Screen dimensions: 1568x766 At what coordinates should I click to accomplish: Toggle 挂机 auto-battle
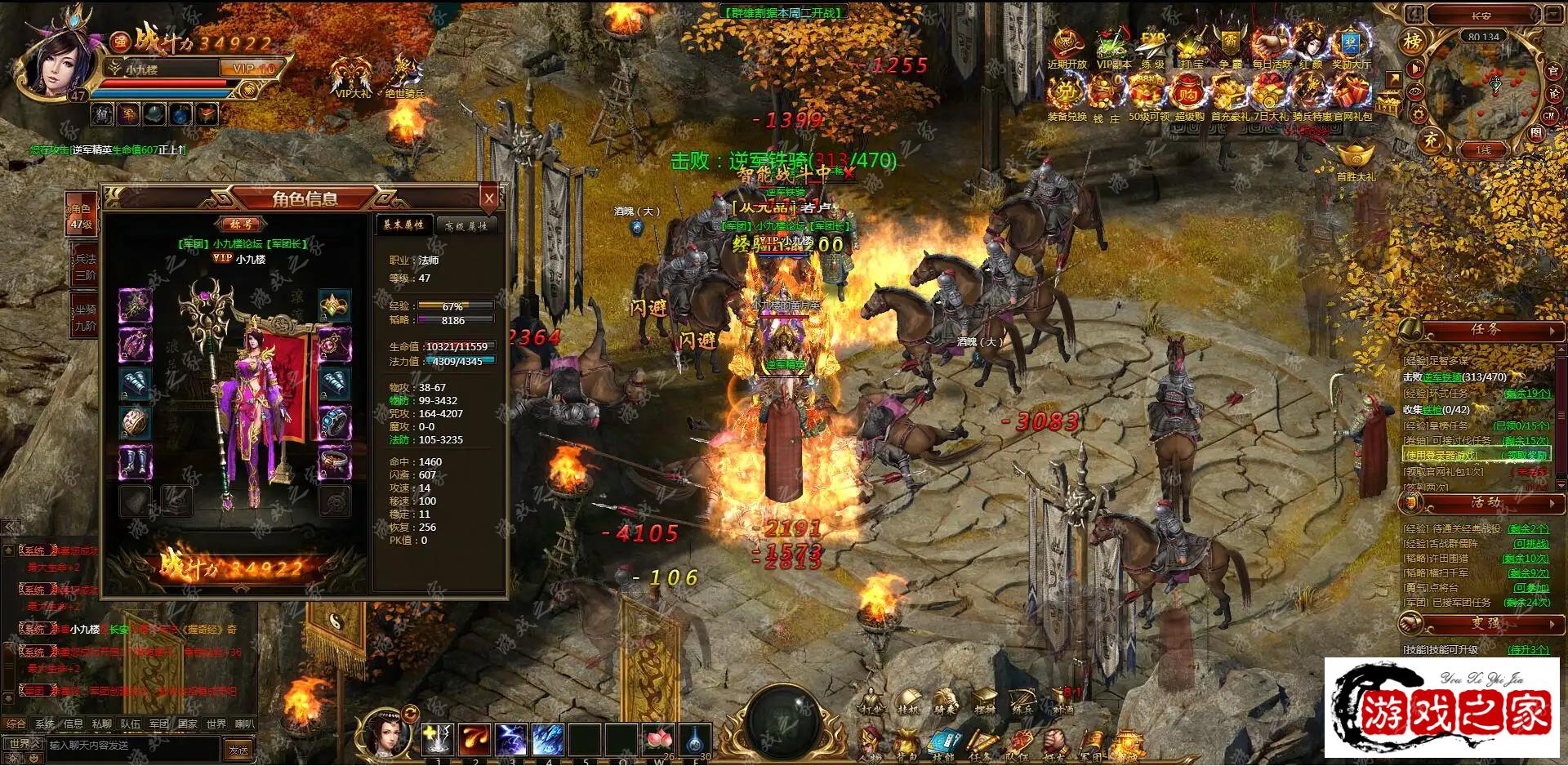908,702
